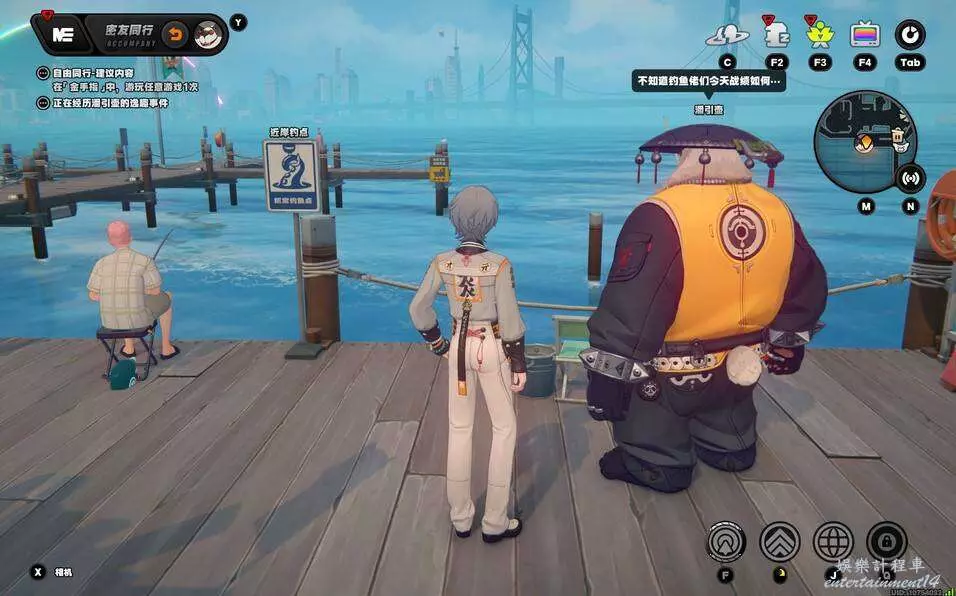Click the locked padlock skill icon
Viewport: 956px width, 596px height.
[886, 542]
